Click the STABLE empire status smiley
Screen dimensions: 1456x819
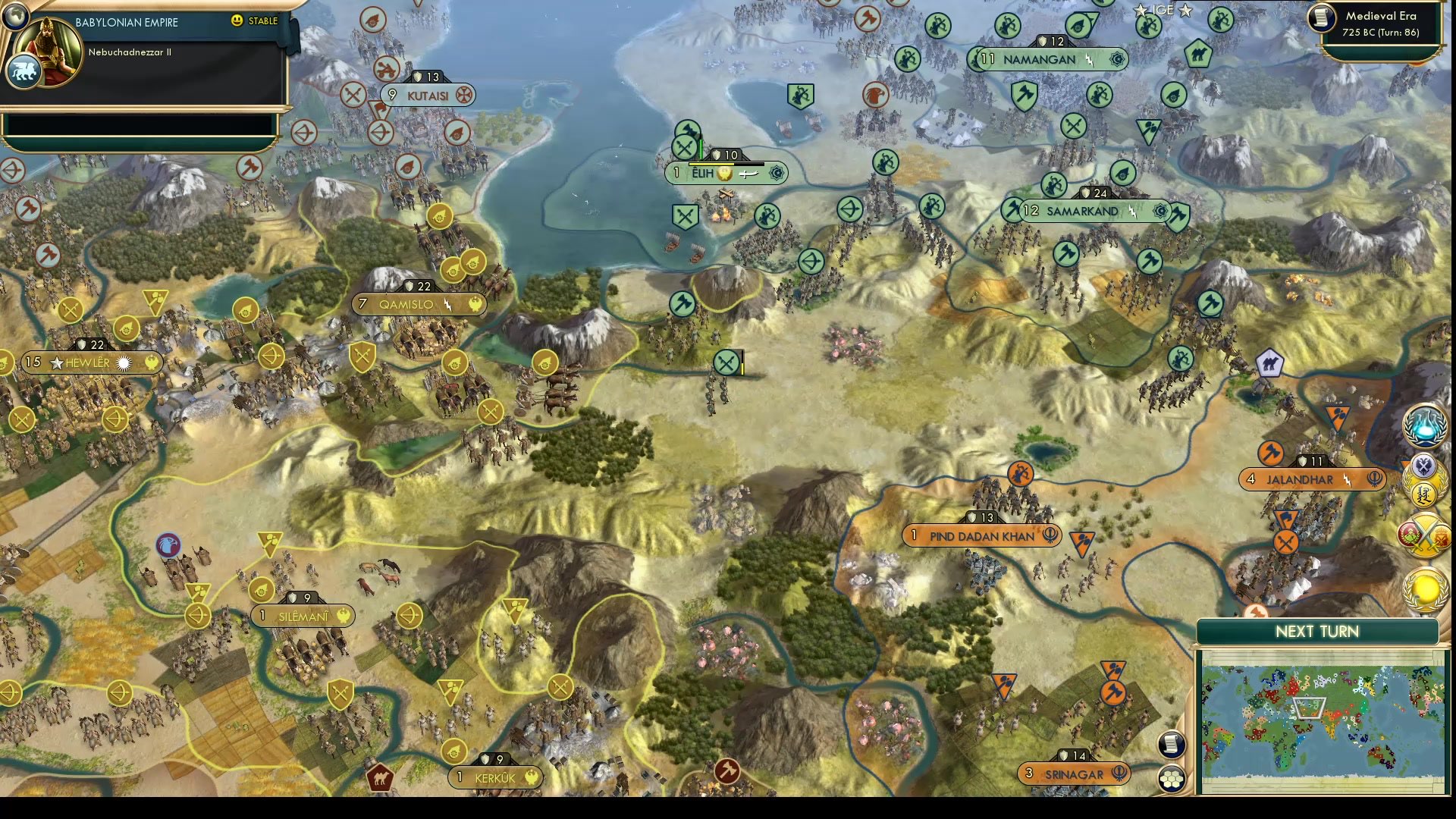coord(237,21)
